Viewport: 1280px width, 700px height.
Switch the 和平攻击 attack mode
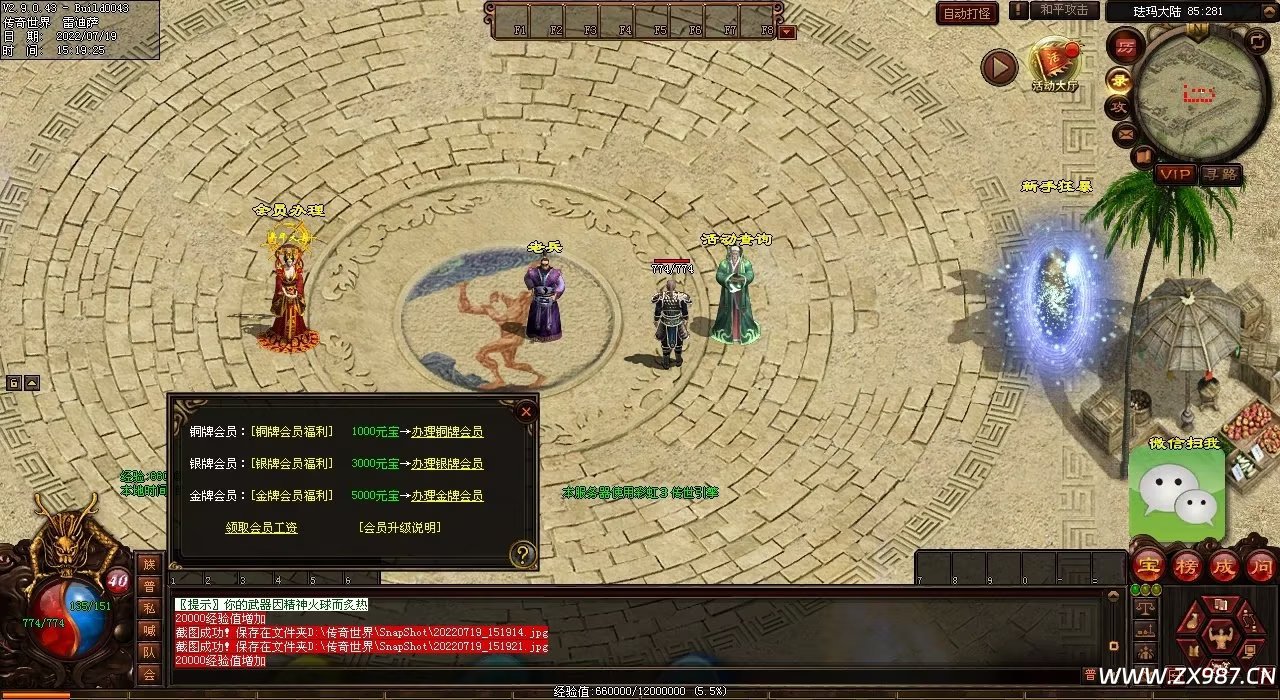1063,10
